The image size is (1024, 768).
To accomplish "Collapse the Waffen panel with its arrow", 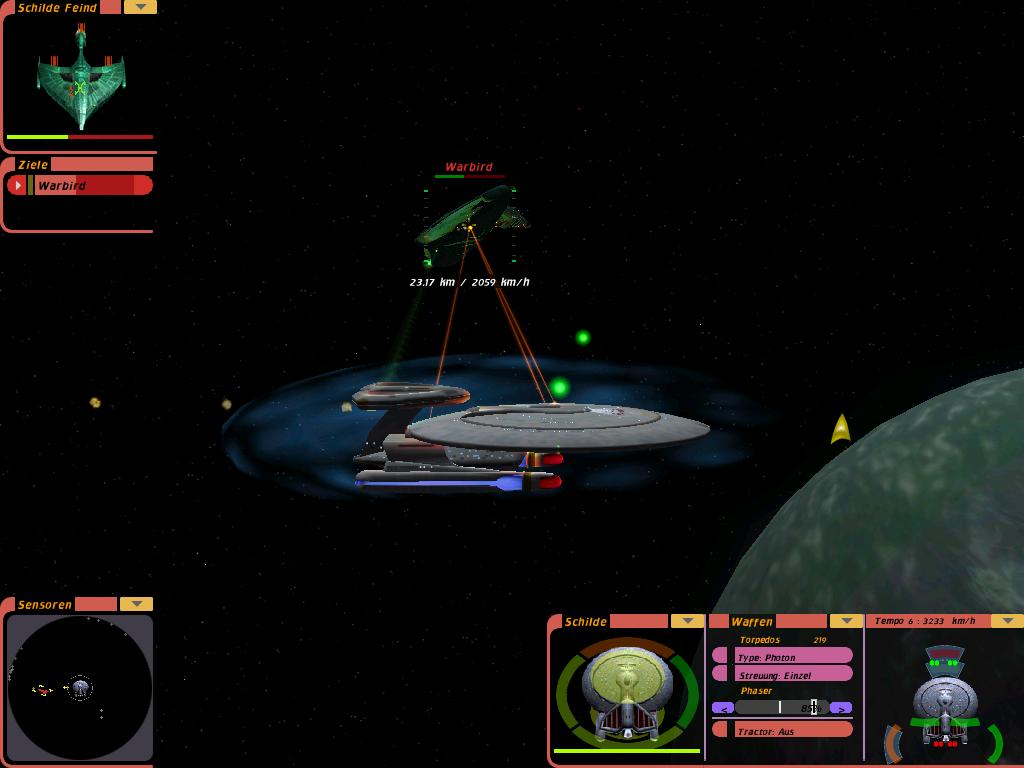I will [x=846, y=621].
